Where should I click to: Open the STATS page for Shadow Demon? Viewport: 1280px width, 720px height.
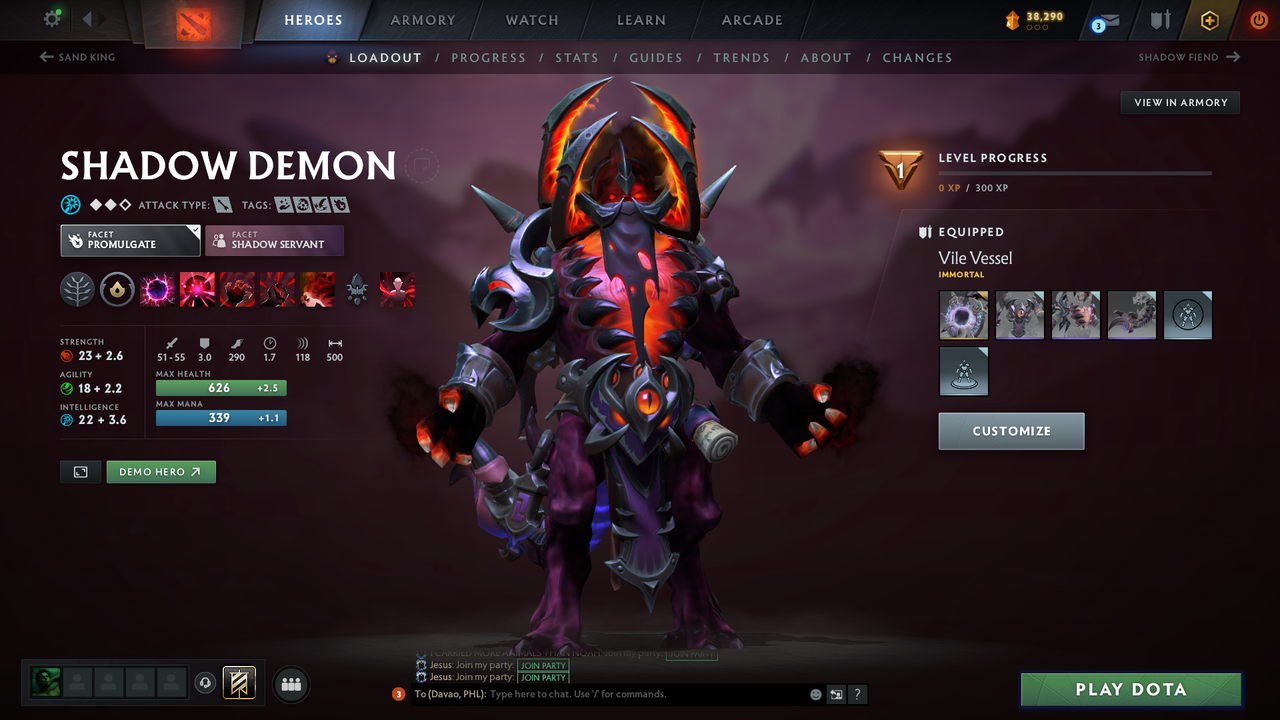pos(577,57)
